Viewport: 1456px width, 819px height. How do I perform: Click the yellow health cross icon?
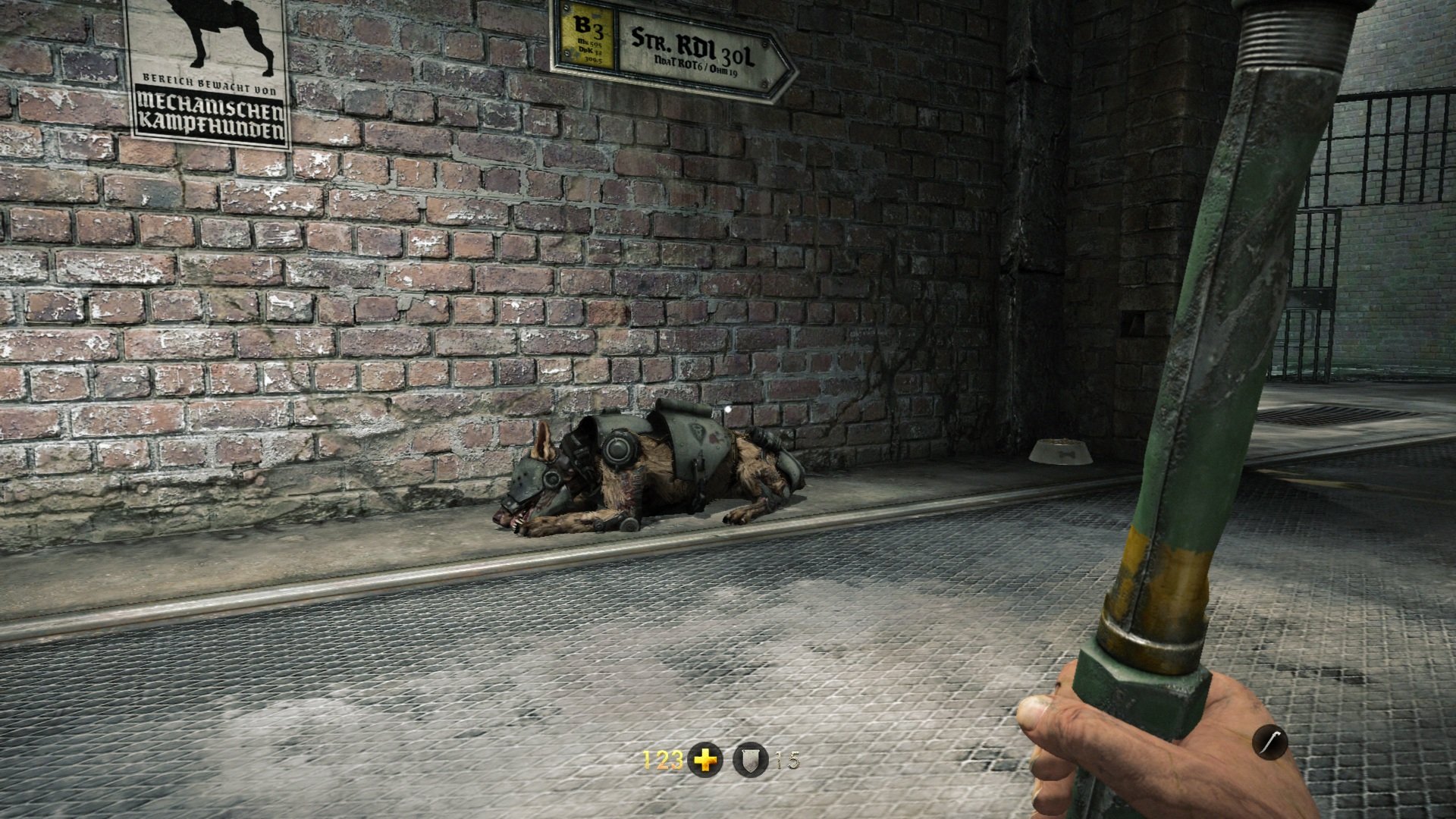[x=705, y=760]
